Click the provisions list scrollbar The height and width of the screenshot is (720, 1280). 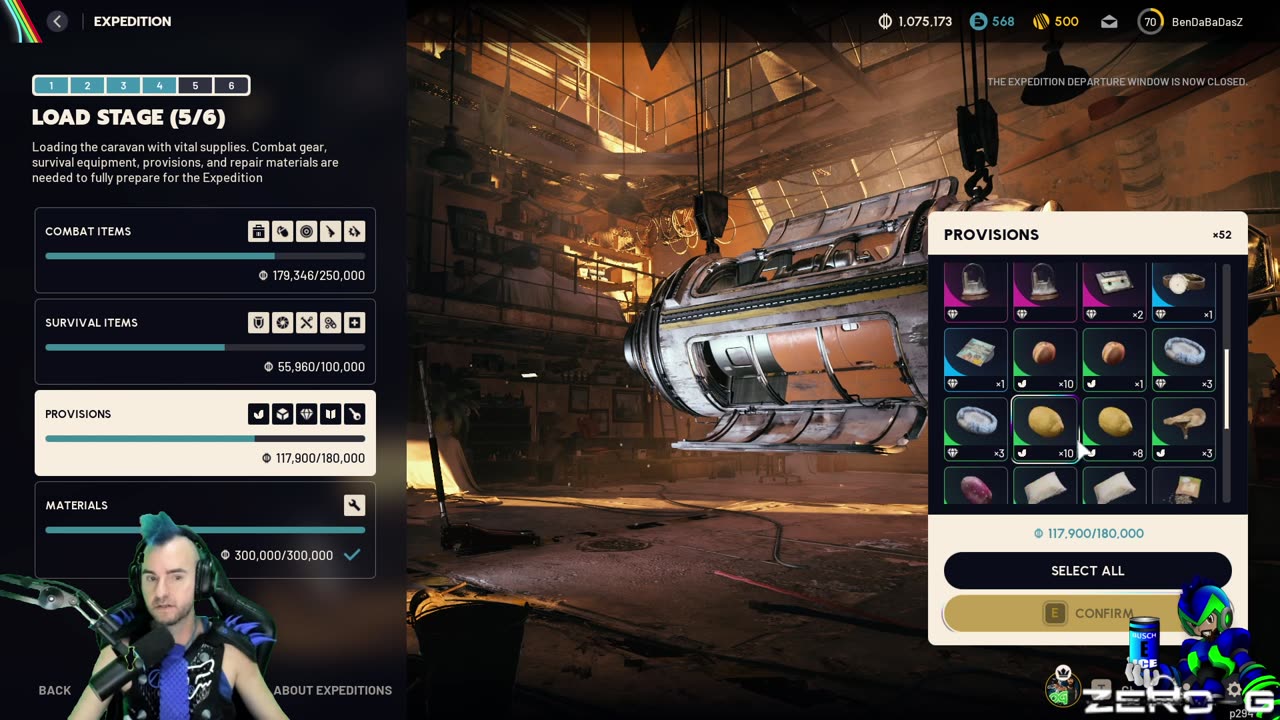point(1227,380)
